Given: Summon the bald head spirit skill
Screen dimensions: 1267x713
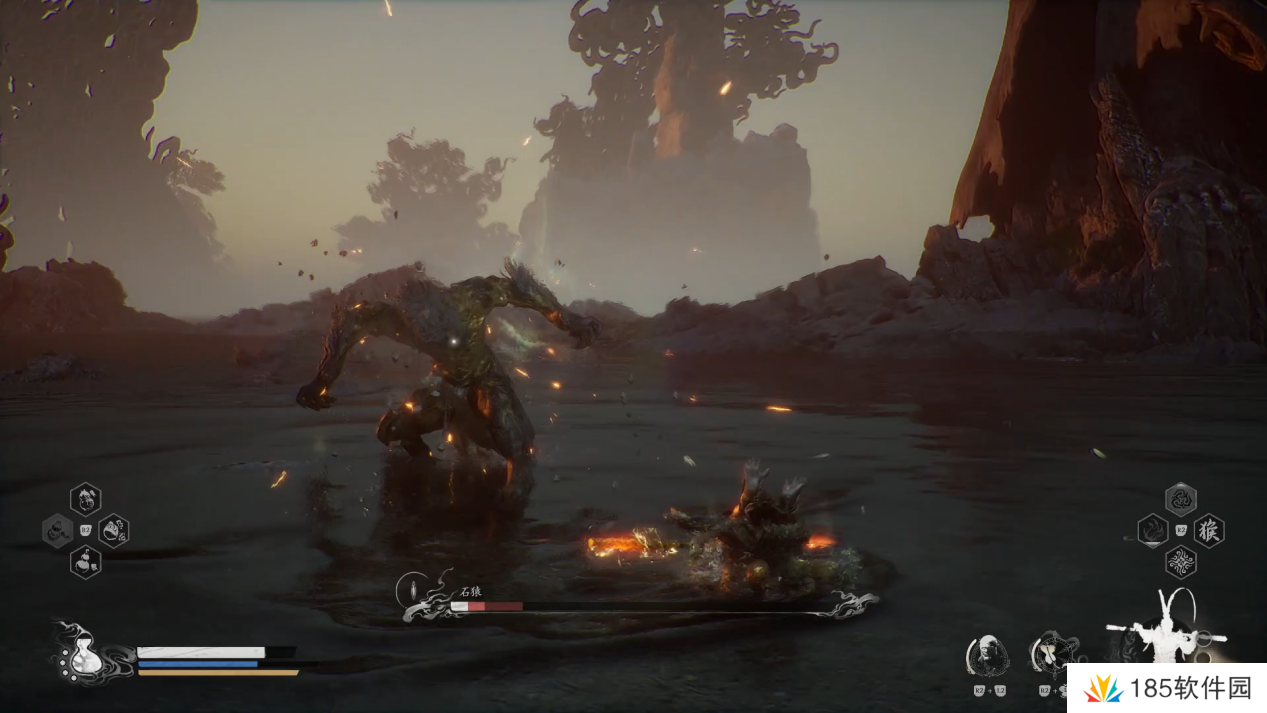Looking at the screenshot, I should click(987, 655).
